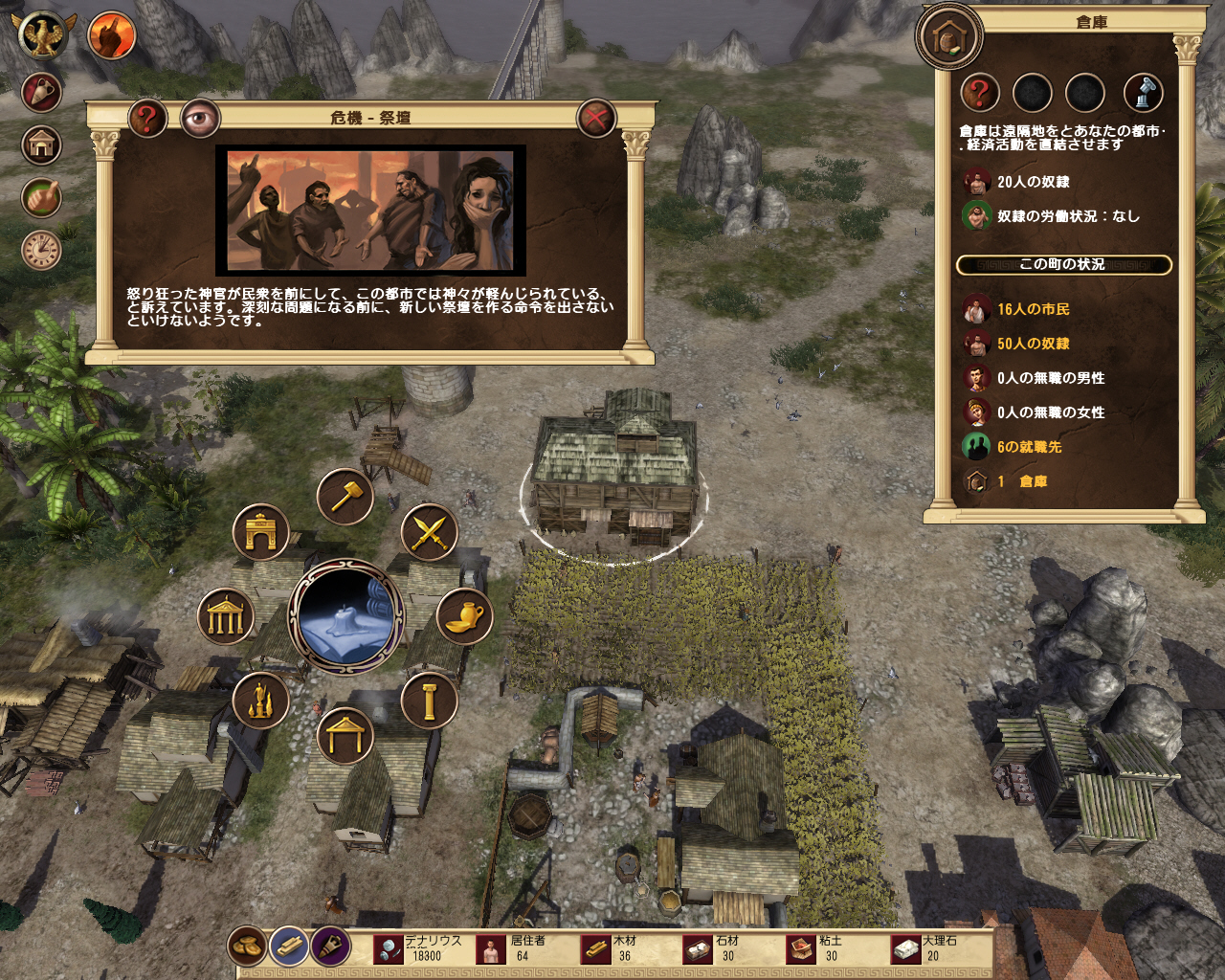1225x980 pixels.
Task: Open help on the crisis altar panel
Action: tap(147, 119)
